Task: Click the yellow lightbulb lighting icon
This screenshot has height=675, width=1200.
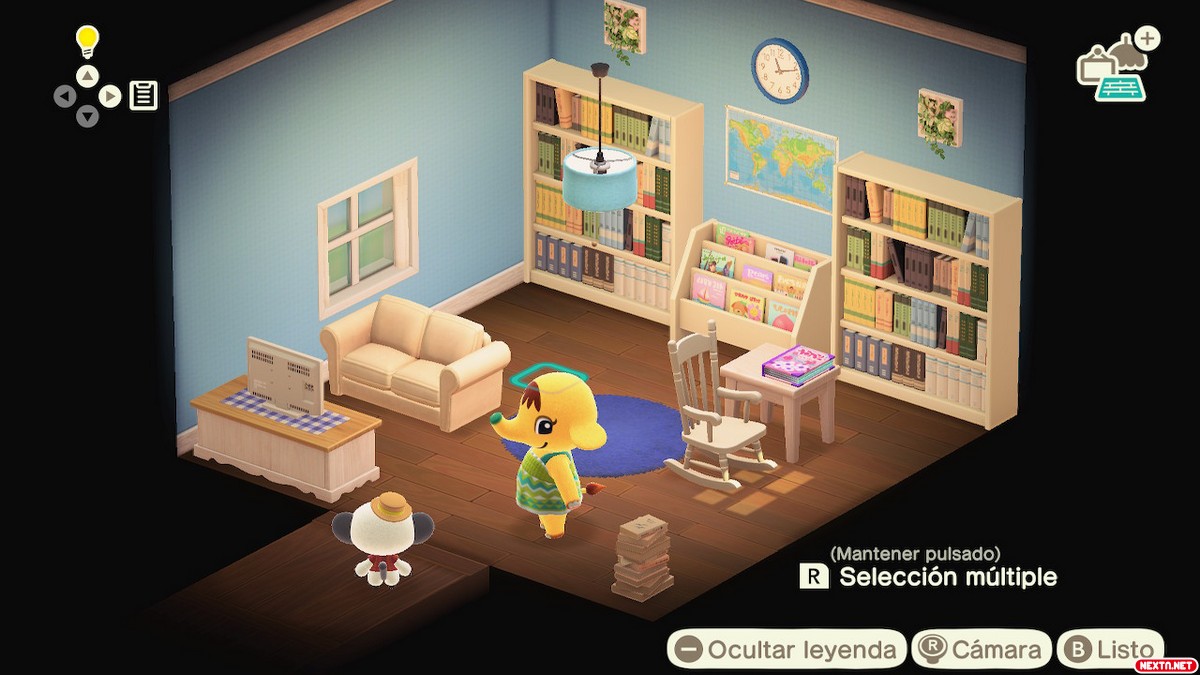Action: (x=89, y=43)
